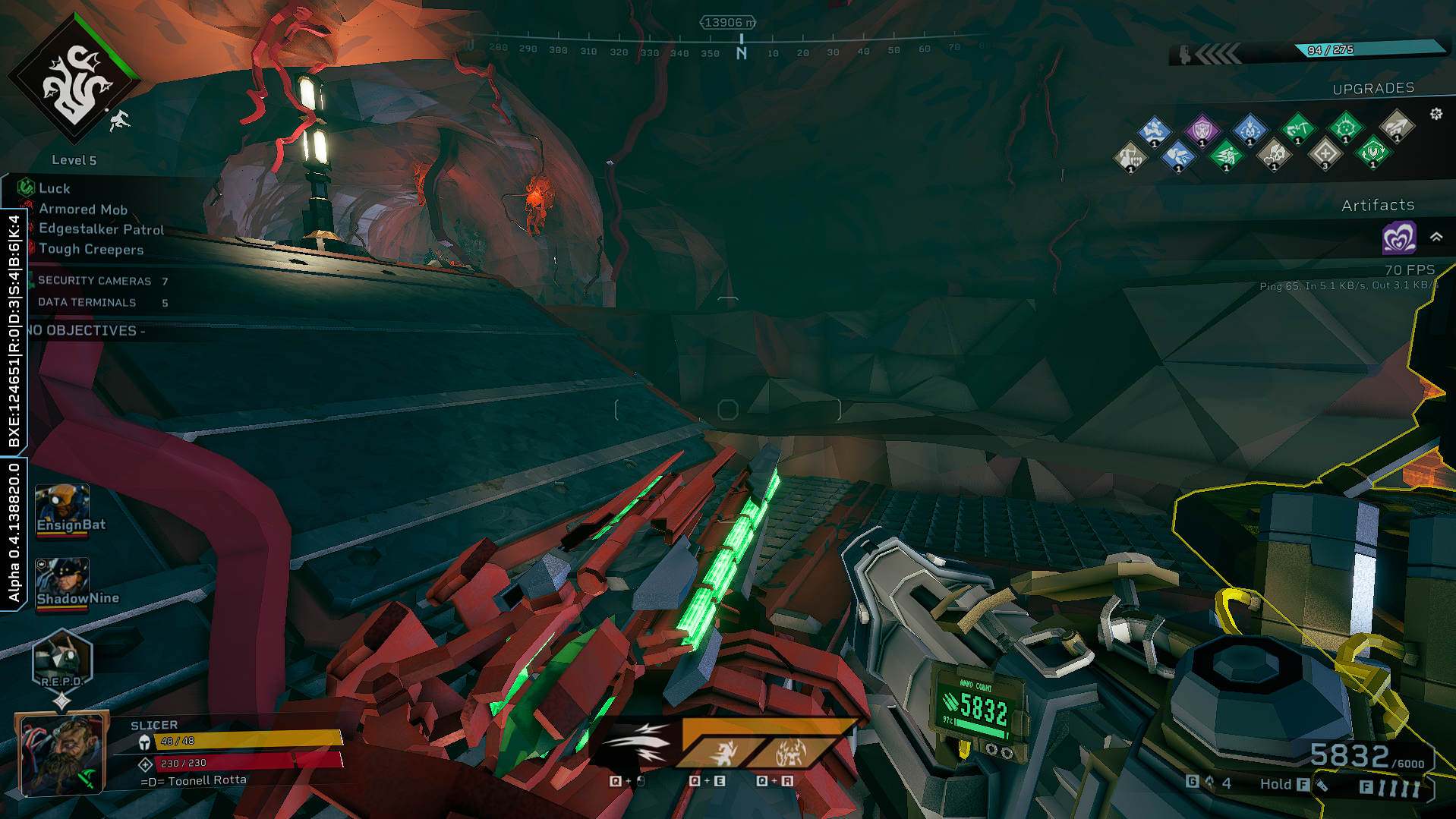The image size is (1456, 819).
Task: Select the purple toothed shield upgrade
Action: (1202, 130)
